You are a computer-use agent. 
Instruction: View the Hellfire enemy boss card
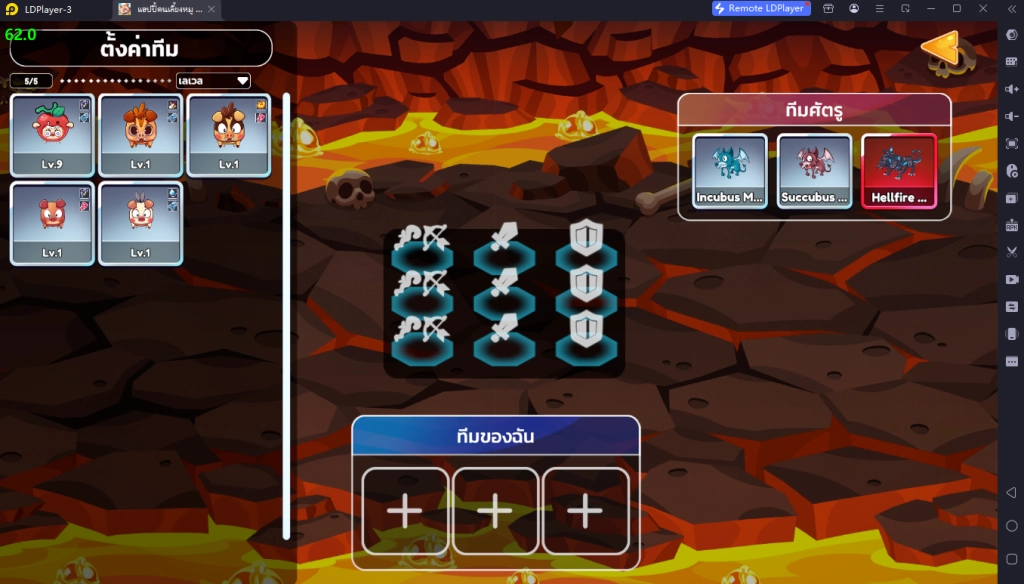898,170
